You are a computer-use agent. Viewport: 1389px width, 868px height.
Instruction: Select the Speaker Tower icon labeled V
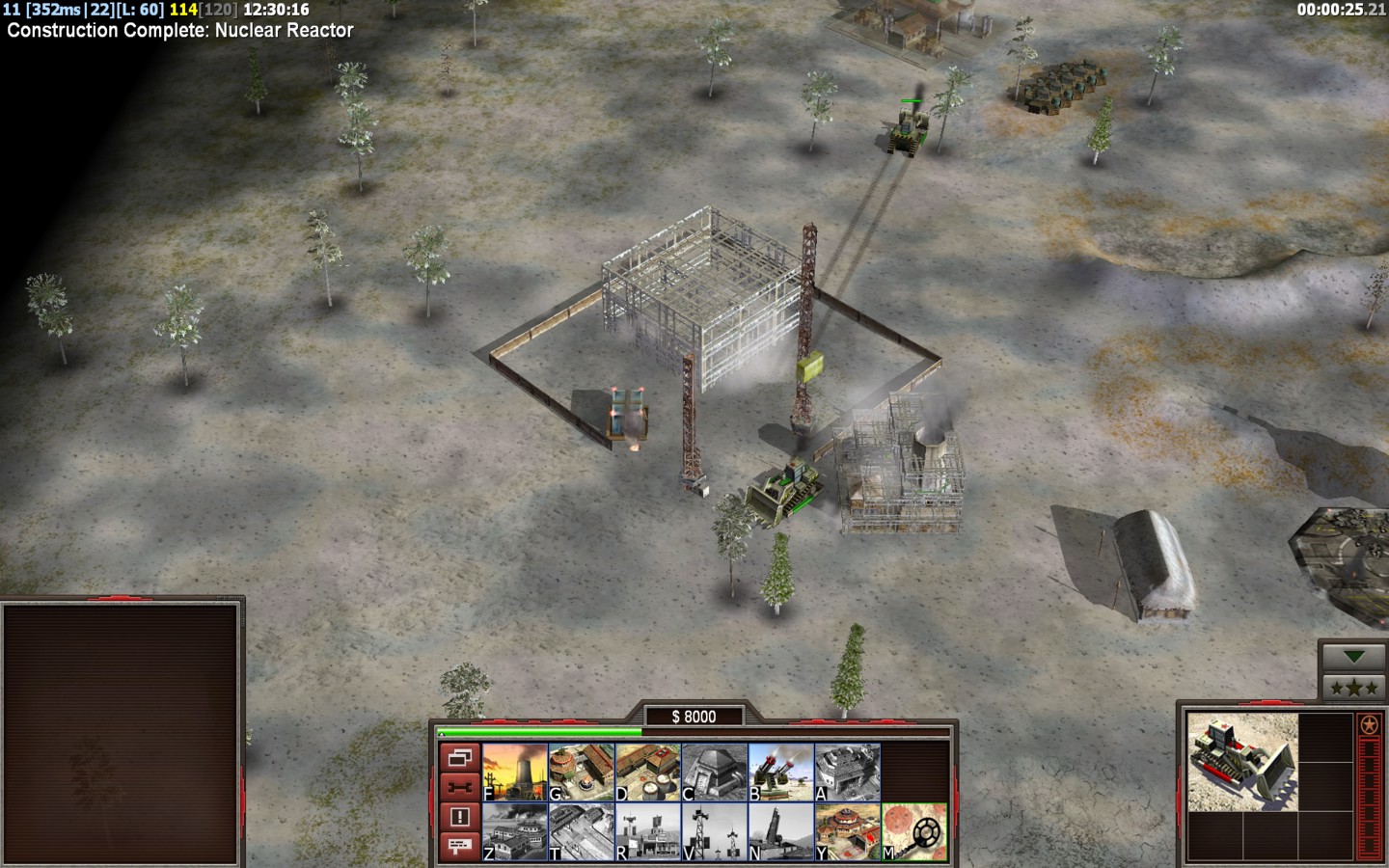pos(714,831)
